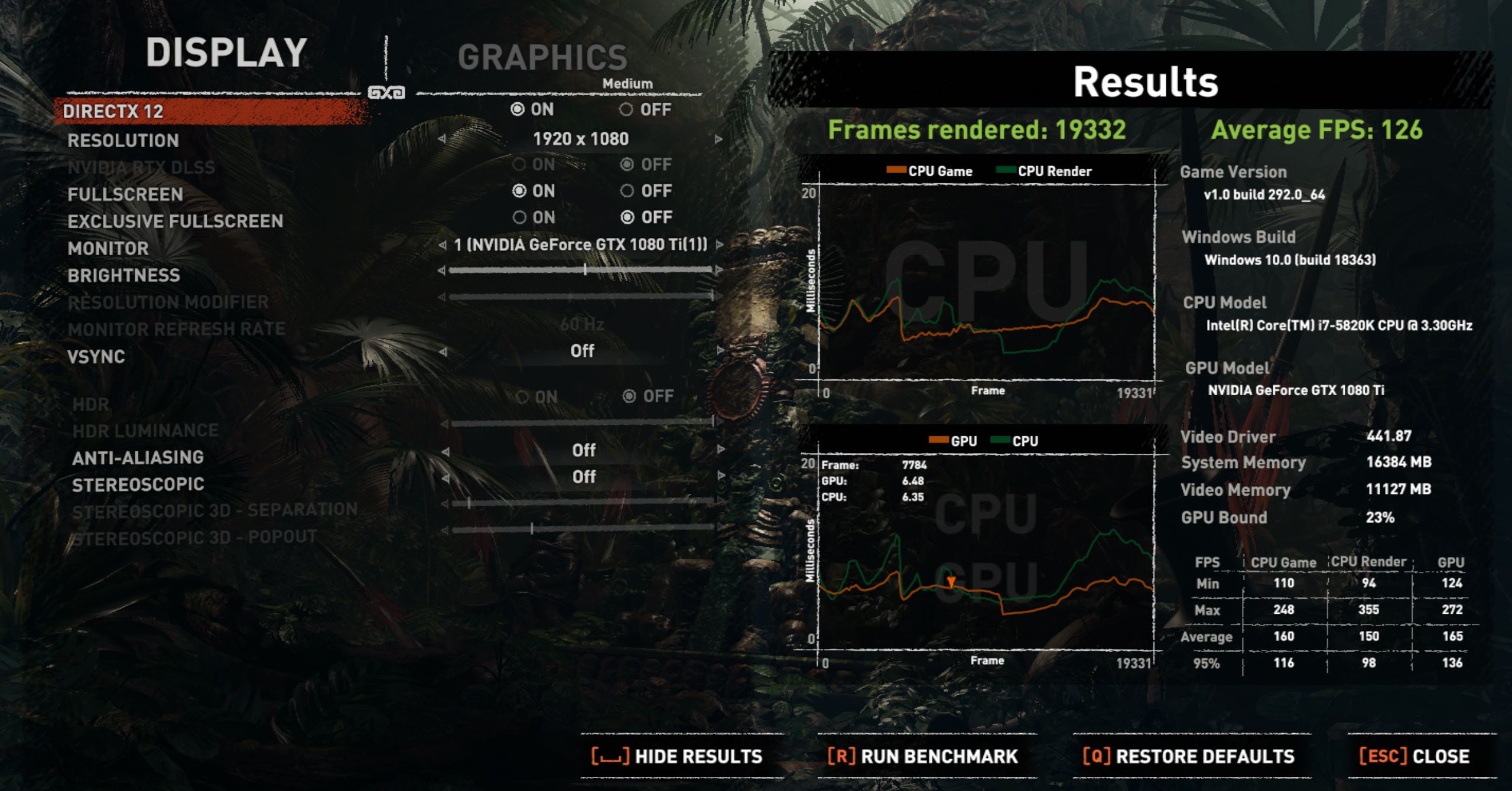Turn DirectX 12 off
This screenshot has height=791, width=1512.
(x=626, y=110)
